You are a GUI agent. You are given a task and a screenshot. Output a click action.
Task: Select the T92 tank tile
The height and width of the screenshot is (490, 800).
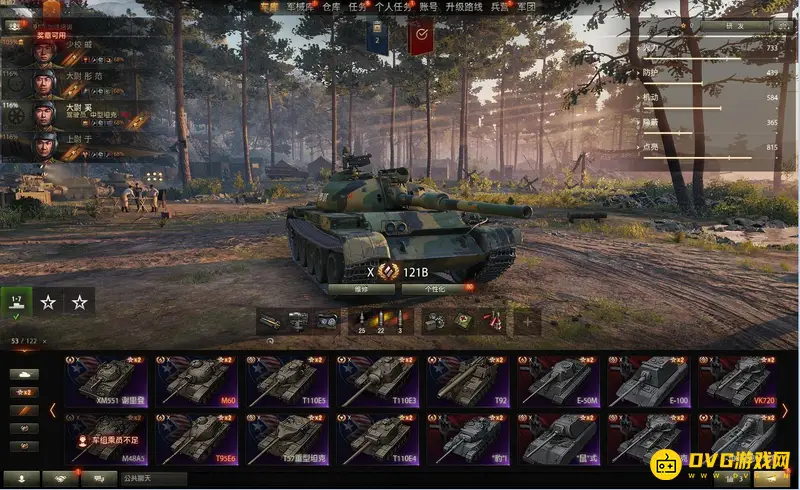[467, 381]
